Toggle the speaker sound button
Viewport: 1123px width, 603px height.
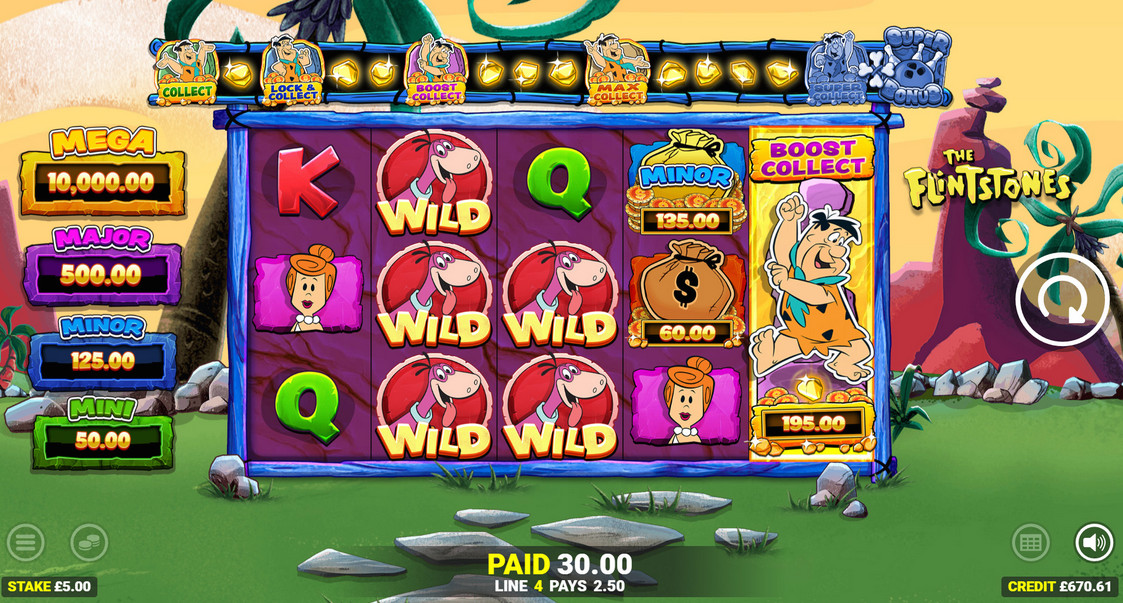pyautogui.click(x=1094, y=543)
